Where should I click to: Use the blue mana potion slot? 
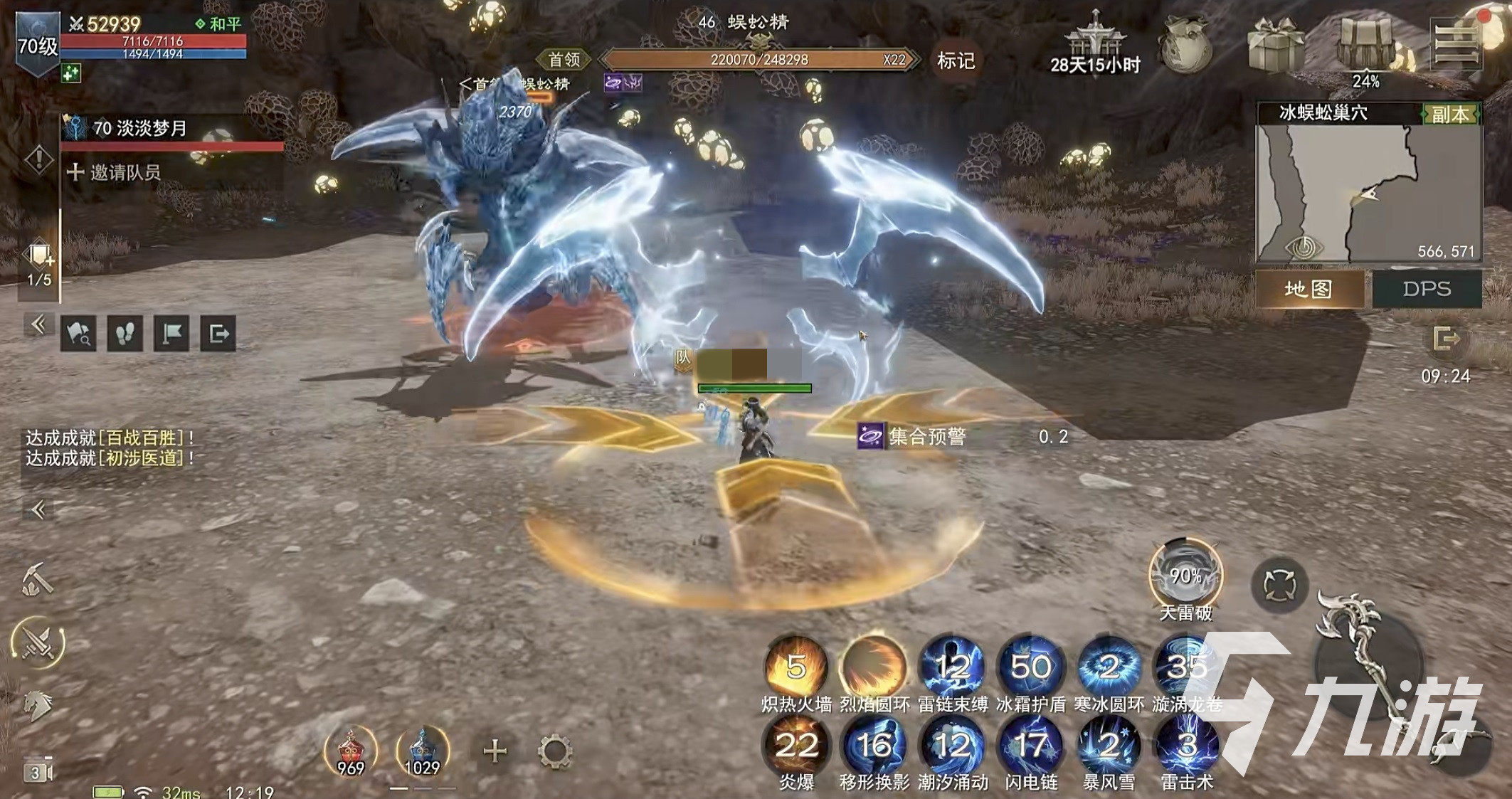click(x=423, y=751)
